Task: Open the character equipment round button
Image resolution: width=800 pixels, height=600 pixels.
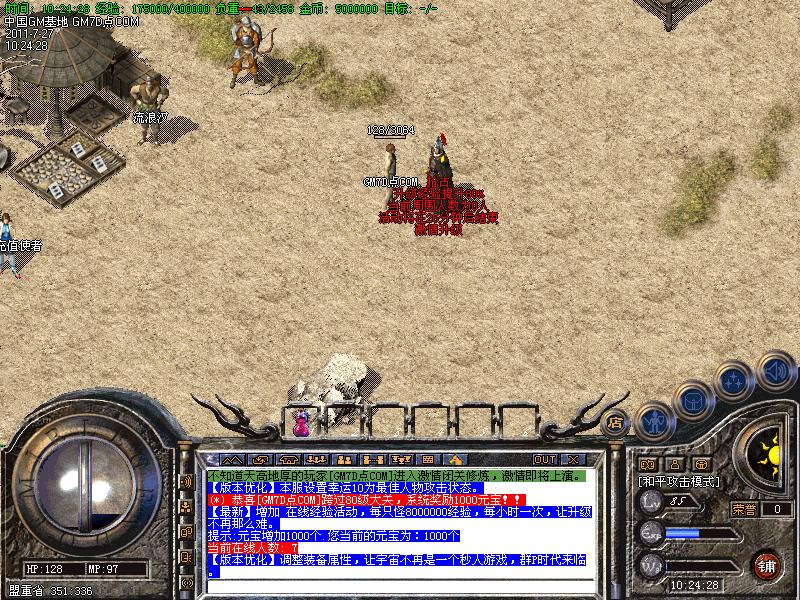Action: point(652,420)
